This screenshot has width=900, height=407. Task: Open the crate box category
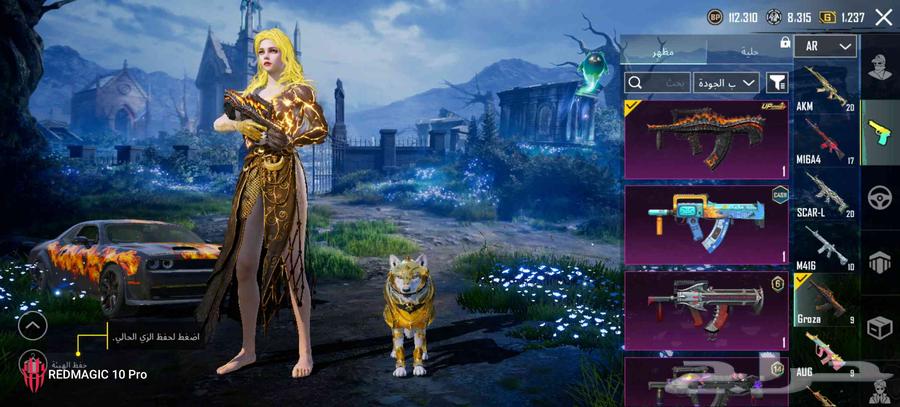tap(879, 326)
